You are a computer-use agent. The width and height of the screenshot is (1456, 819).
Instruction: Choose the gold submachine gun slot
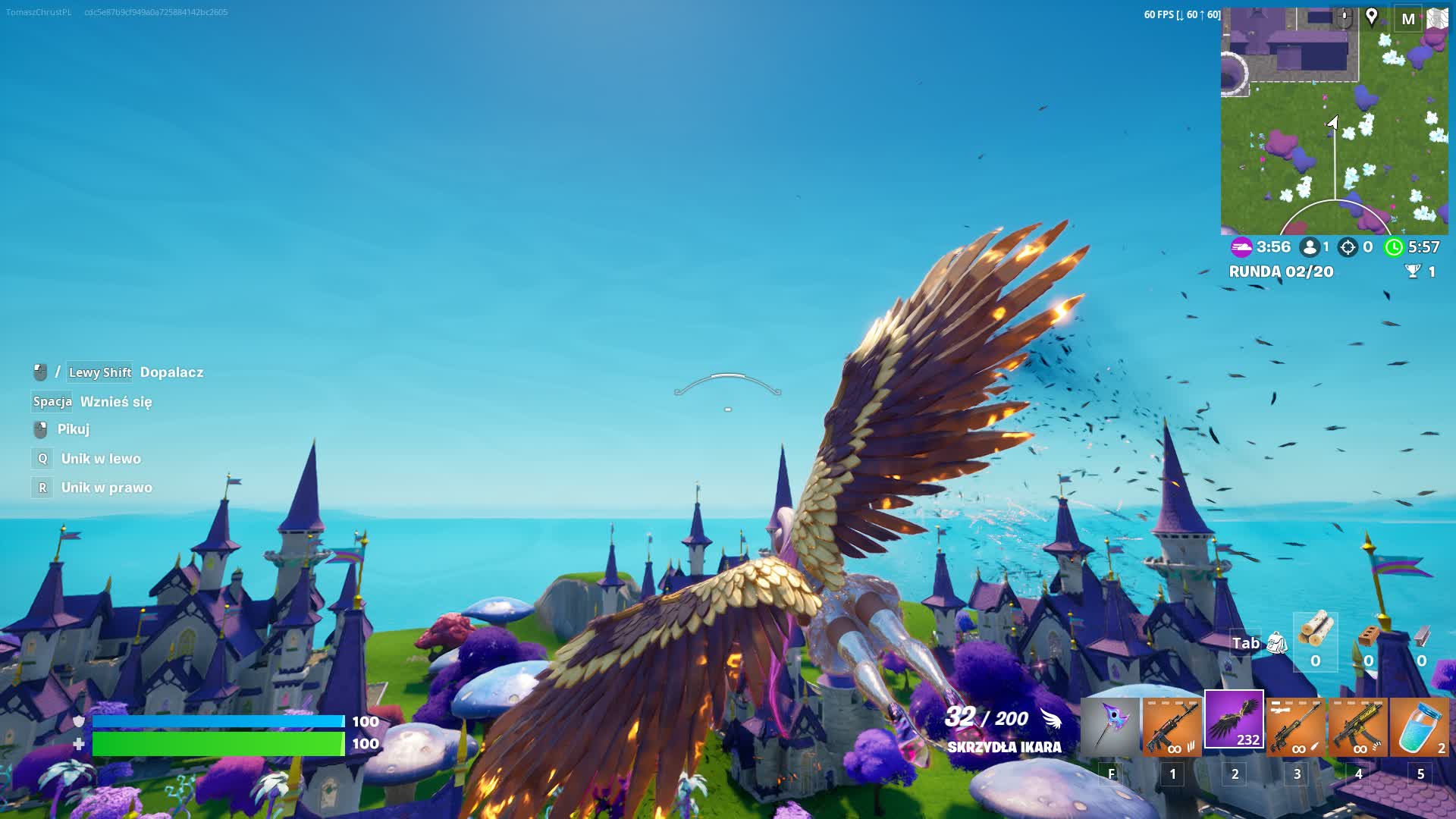(x=1358, y=726)
